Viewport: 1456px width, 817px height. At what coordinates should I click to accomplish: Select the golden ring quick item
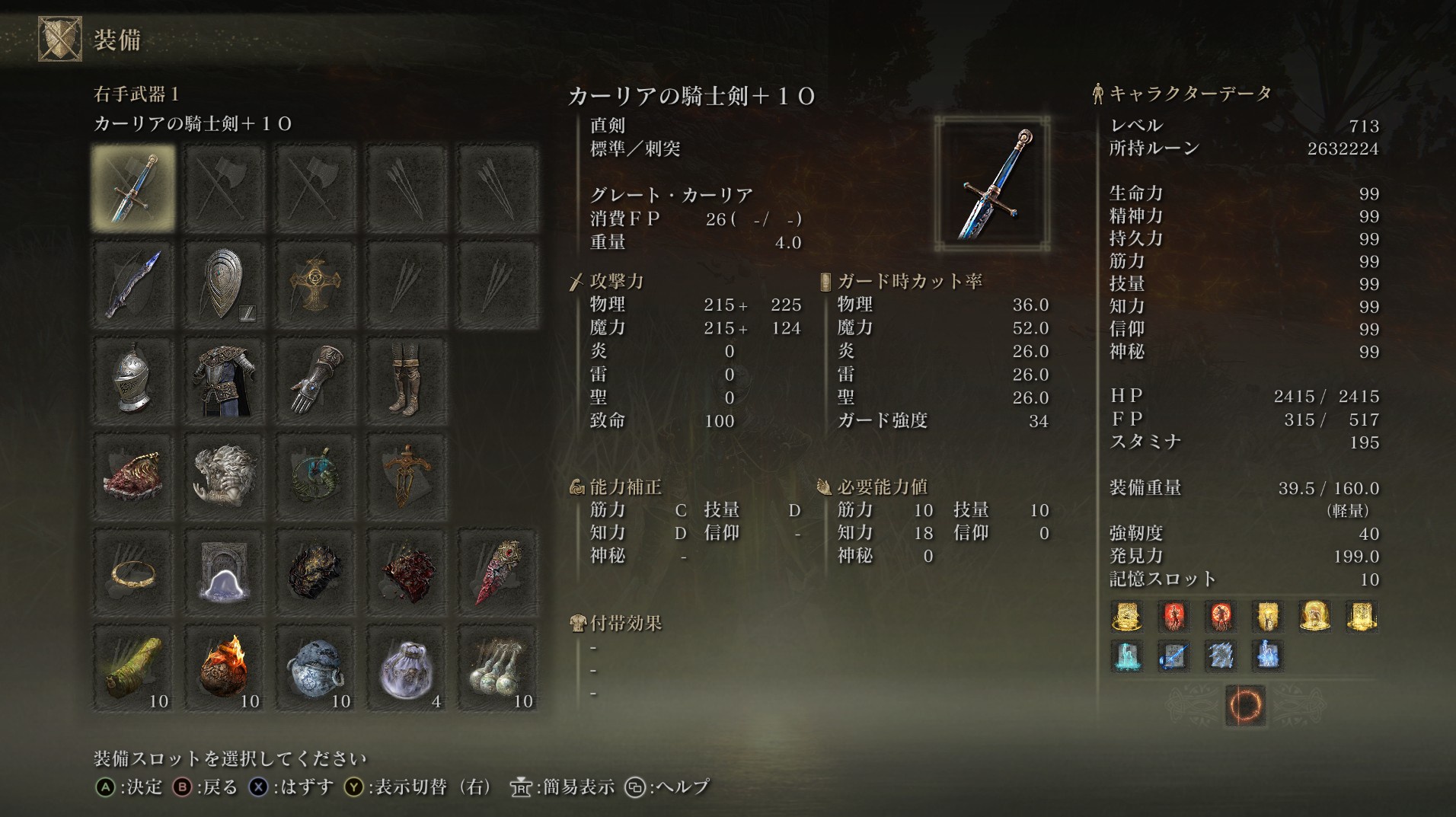click(x=133, y=573)
